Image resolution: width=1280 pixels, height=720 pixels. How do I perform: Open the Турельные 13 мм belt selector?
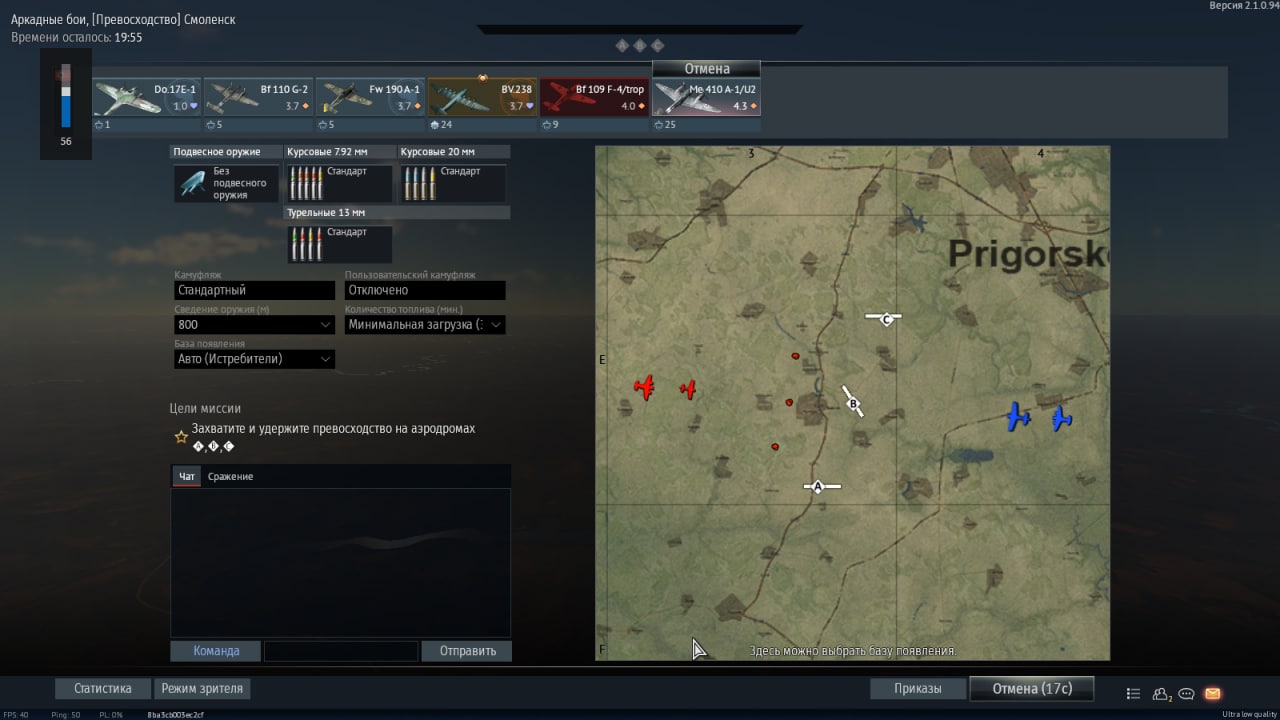[339, 244]
